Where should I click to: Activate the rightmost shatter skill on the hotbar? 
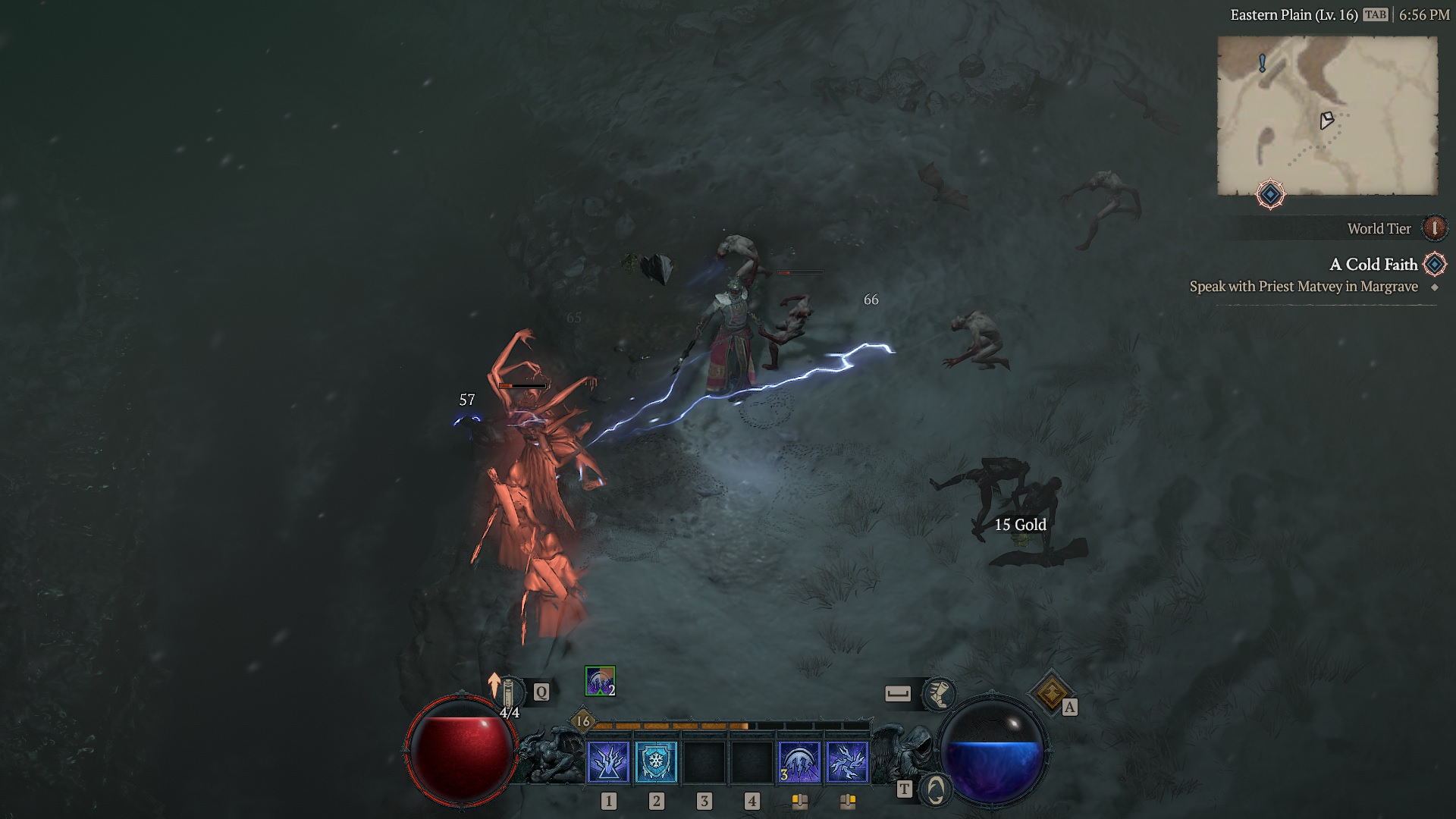pyautogui.click(x=846, y=762)
